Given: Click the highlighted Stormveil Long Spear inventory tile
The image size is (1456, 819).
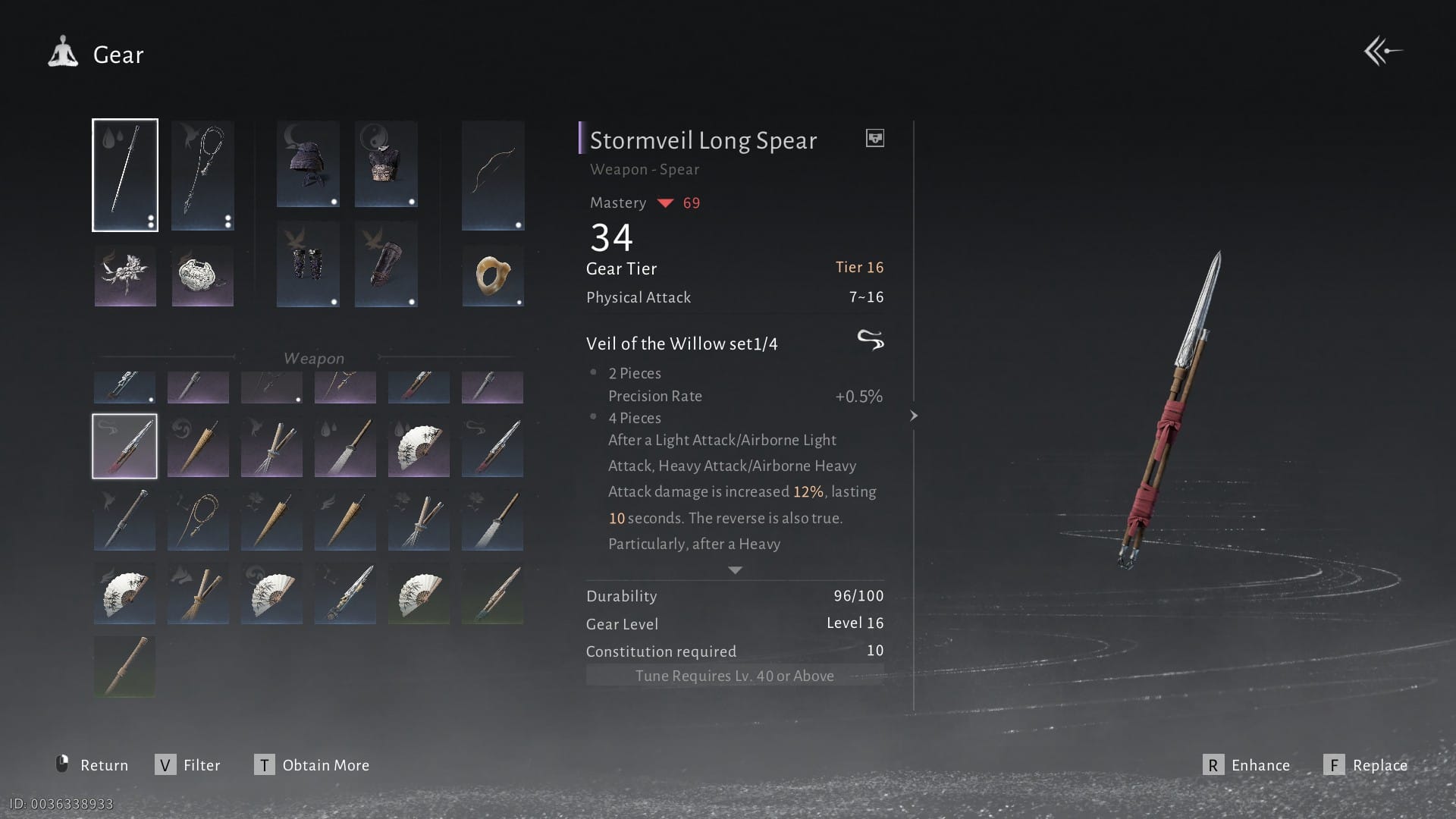Looking at the screenshot, I should point(125,446).
